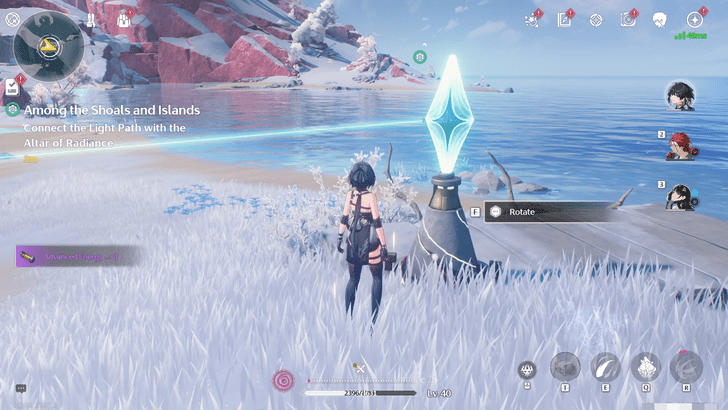
Task: Open the camera-like icon in the top bar
Action: click(628, 20)
